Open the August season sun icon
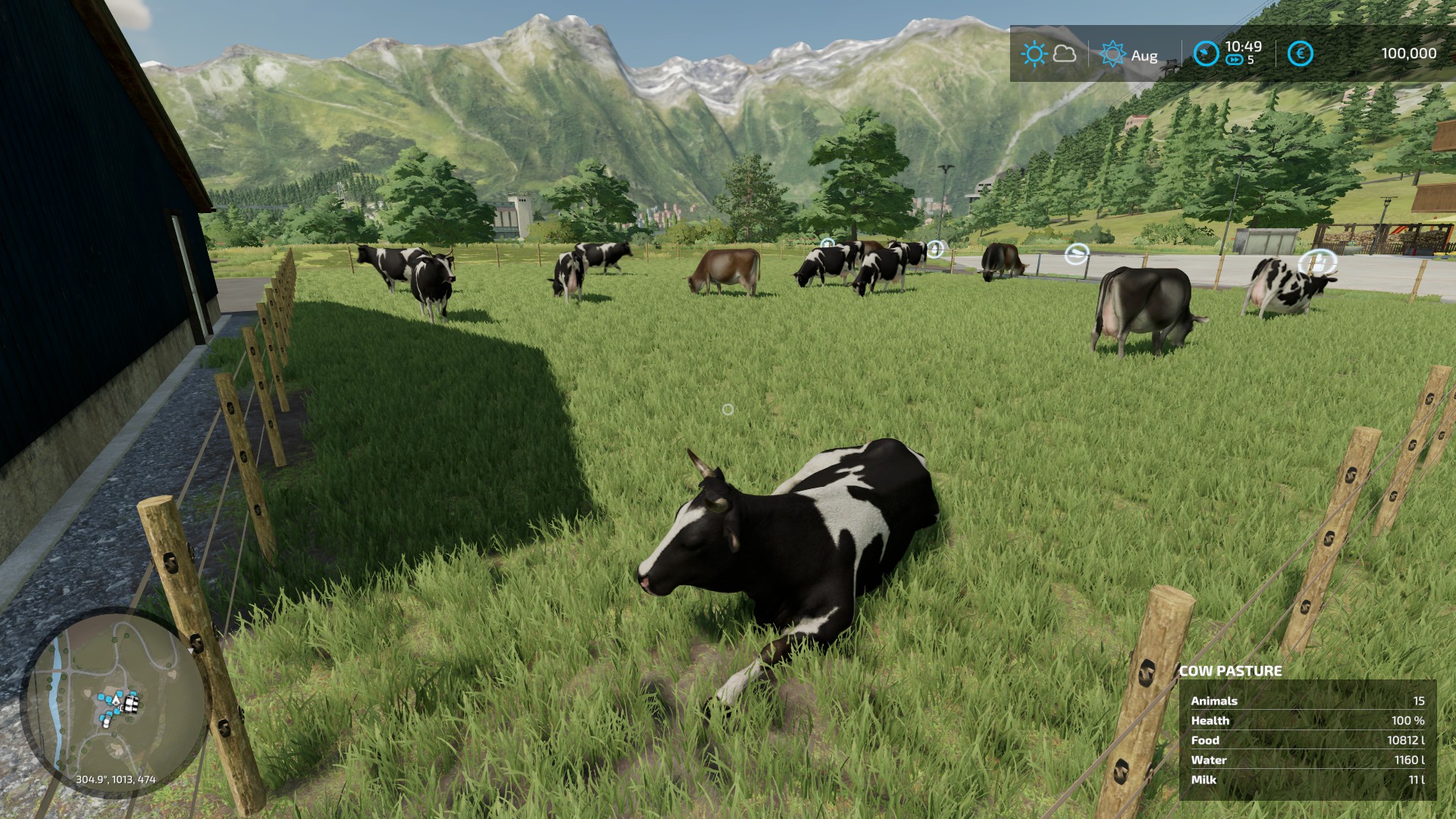The image size is (1456, 819). click(x=1112, y=54)
